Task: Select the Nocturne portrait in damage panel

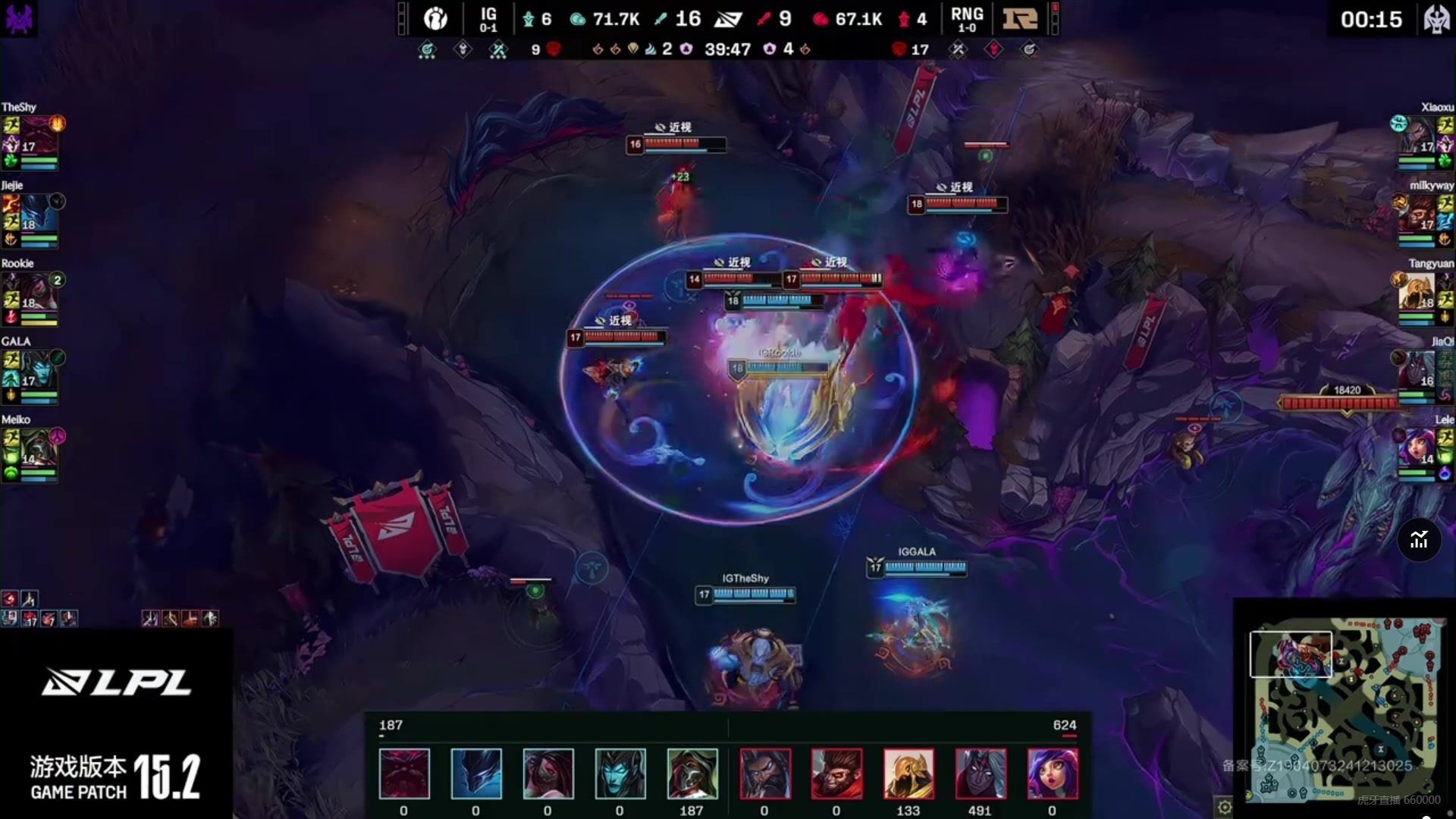Action: [x=476, y=773]
